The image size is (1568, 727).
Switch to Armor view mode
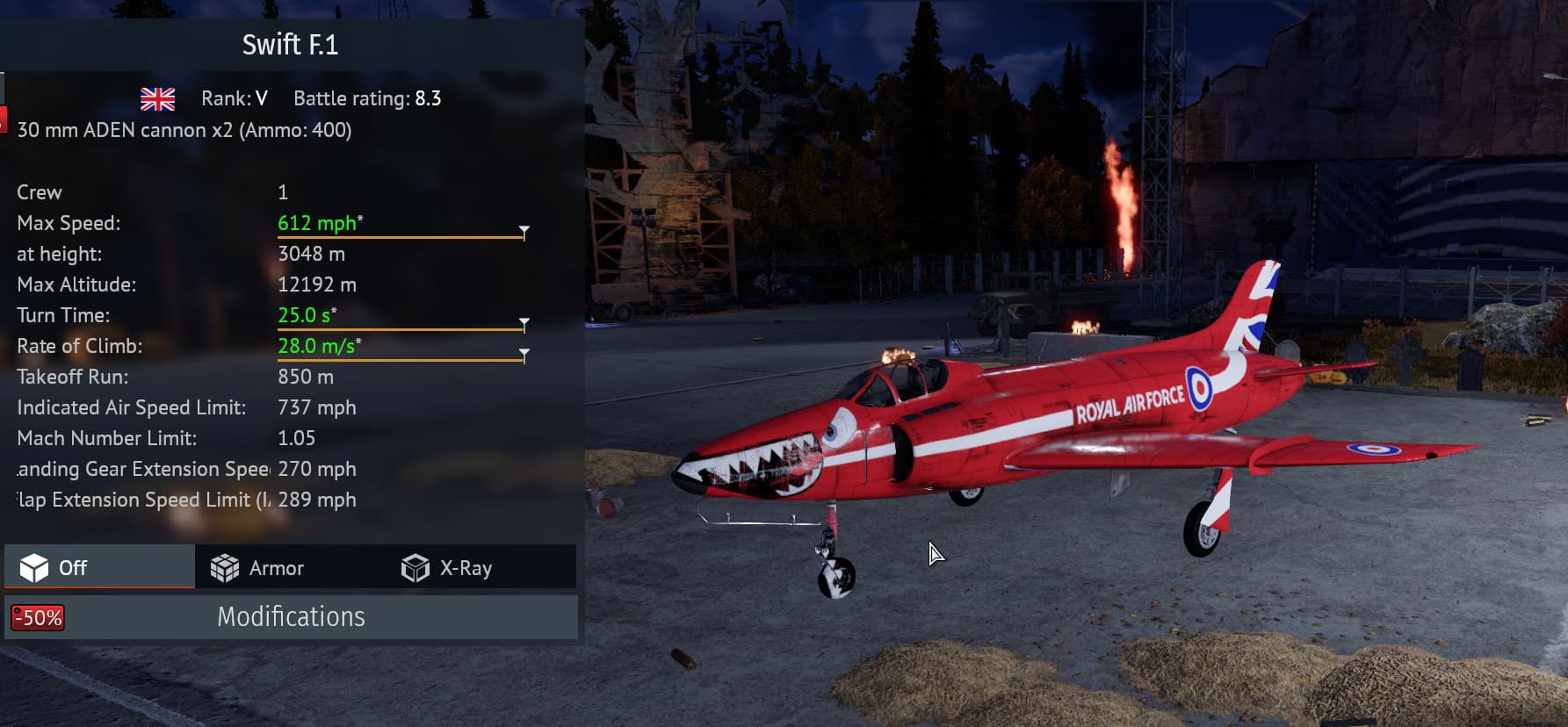click(258, 568)
